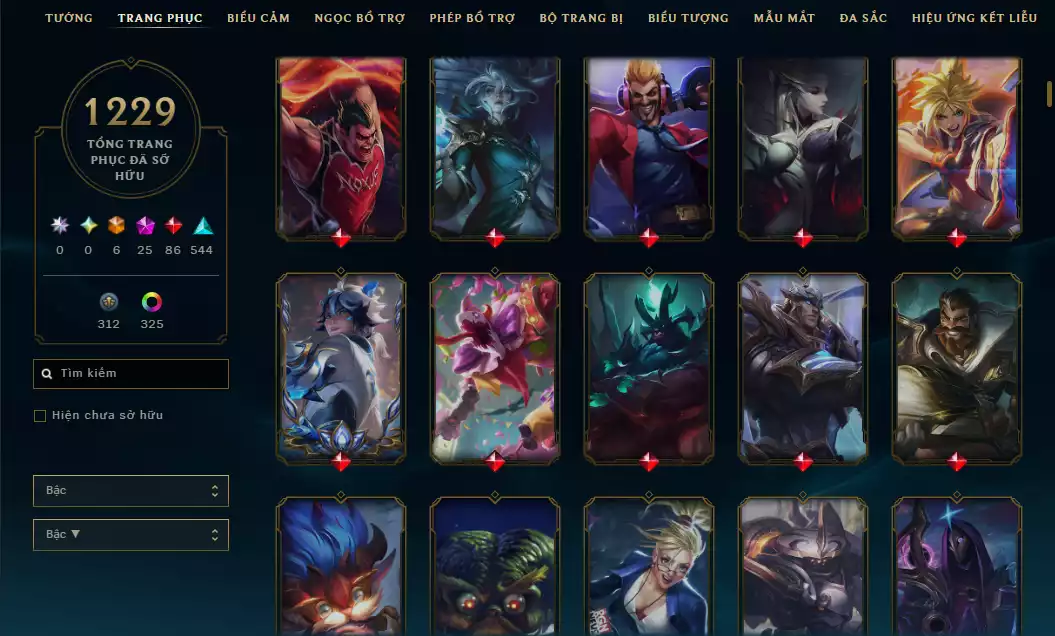Go to the Phép Bổ Trợ tab

[472, 18]
